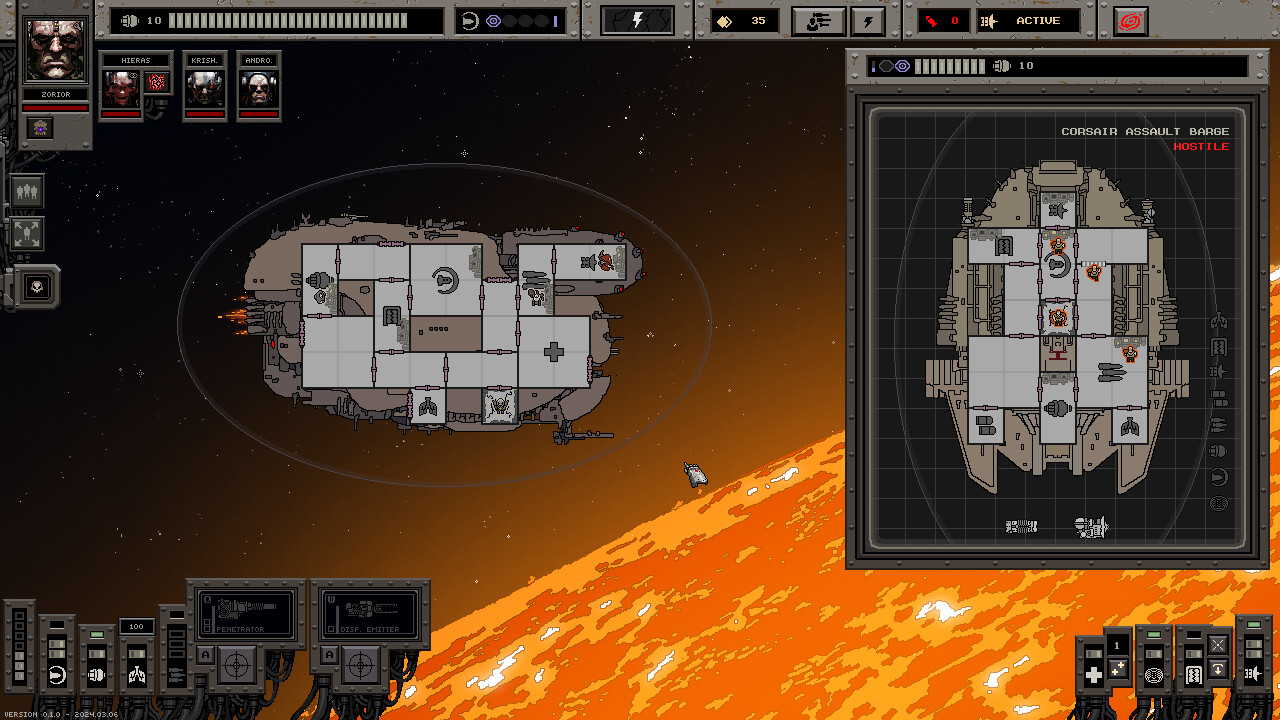Click the expand arrows icon under crew icons

click(x=26, y=231)
